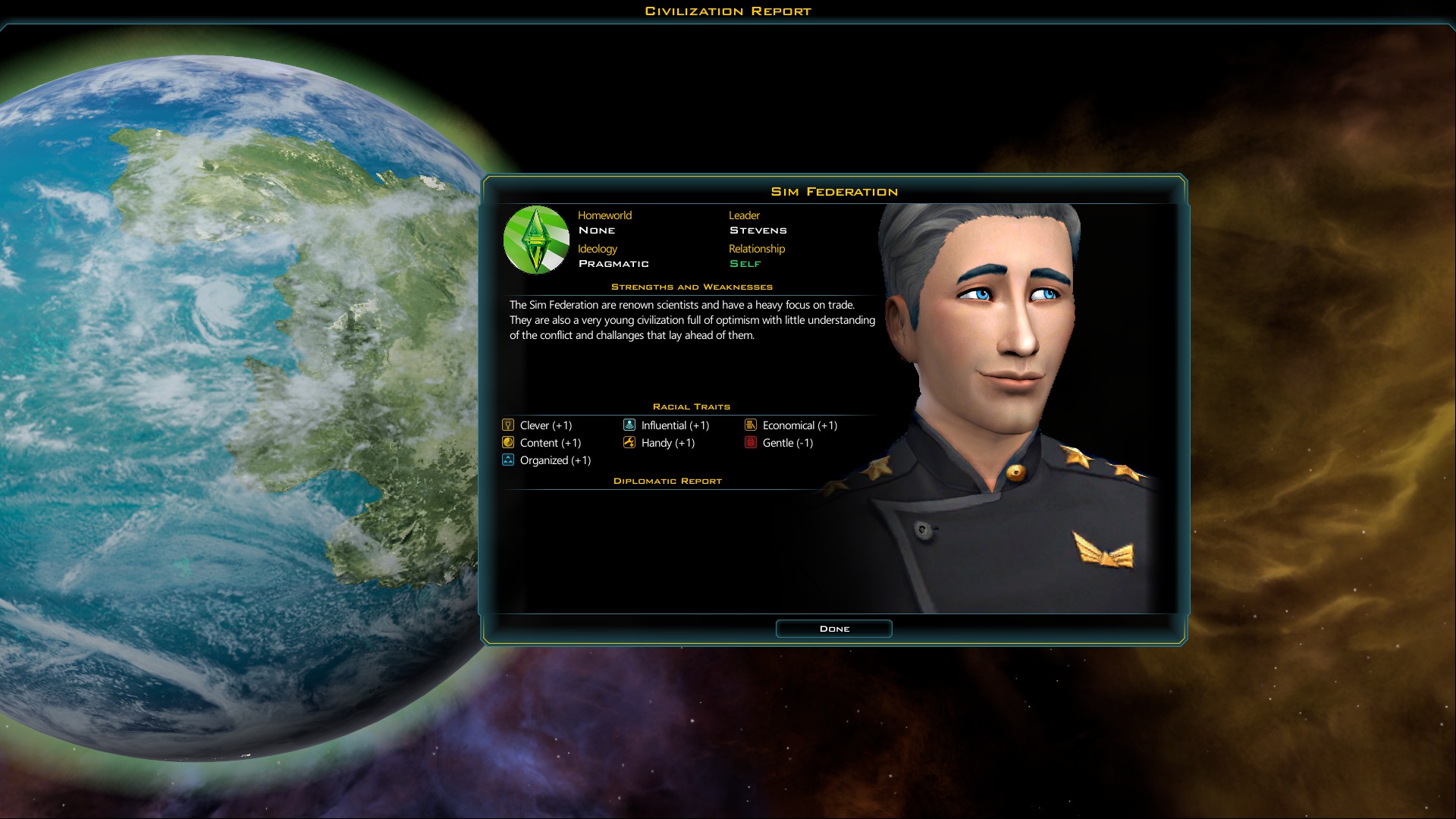Inspect the Organized (+1) trait entry
Image resolution: width=1456 pixels, height=819 pixels.
546,460
